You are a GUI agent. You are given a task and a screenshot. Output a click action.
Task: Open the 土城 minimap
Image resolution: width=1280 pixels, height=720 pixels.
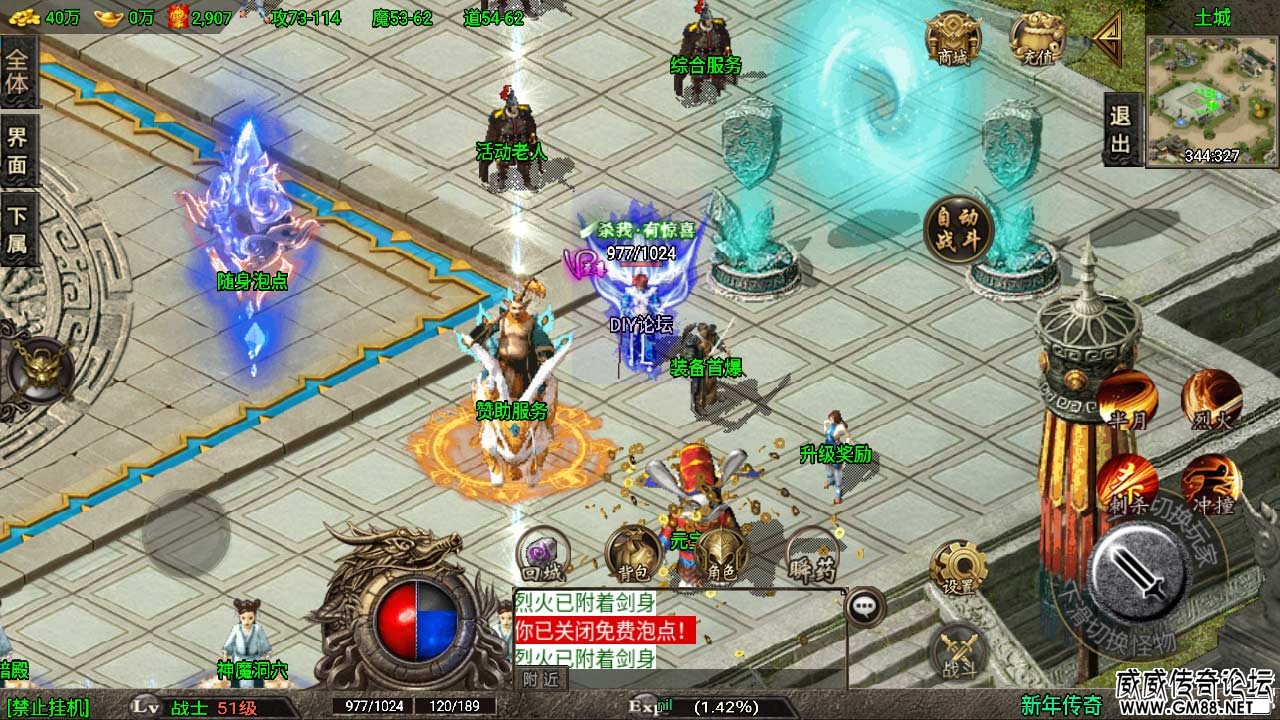(x=1211, y=99)
